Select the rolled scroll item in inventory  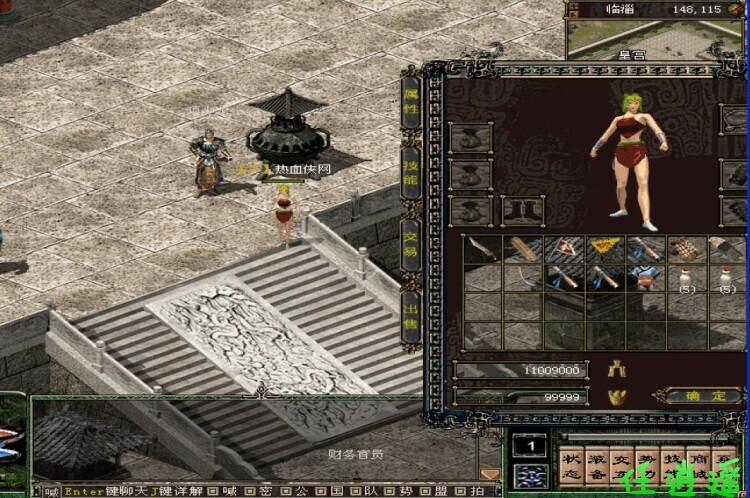pyautogui.click(x=521, y=249)
